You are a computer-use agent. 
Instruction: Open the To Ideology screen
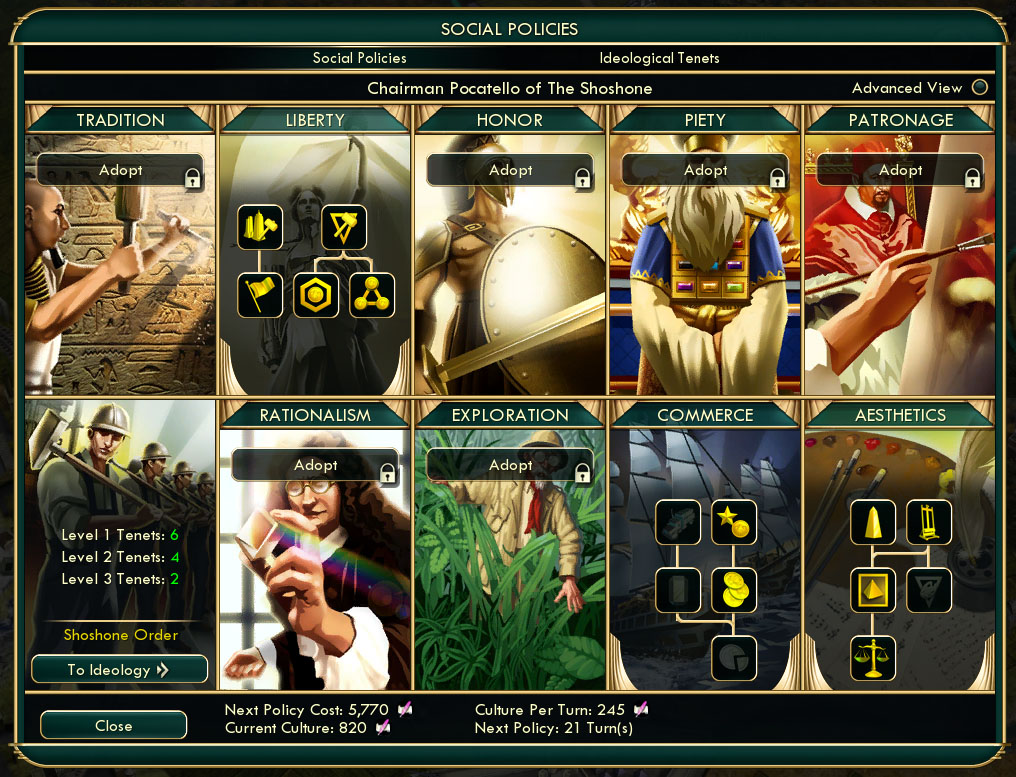click(x=119, y=669)
